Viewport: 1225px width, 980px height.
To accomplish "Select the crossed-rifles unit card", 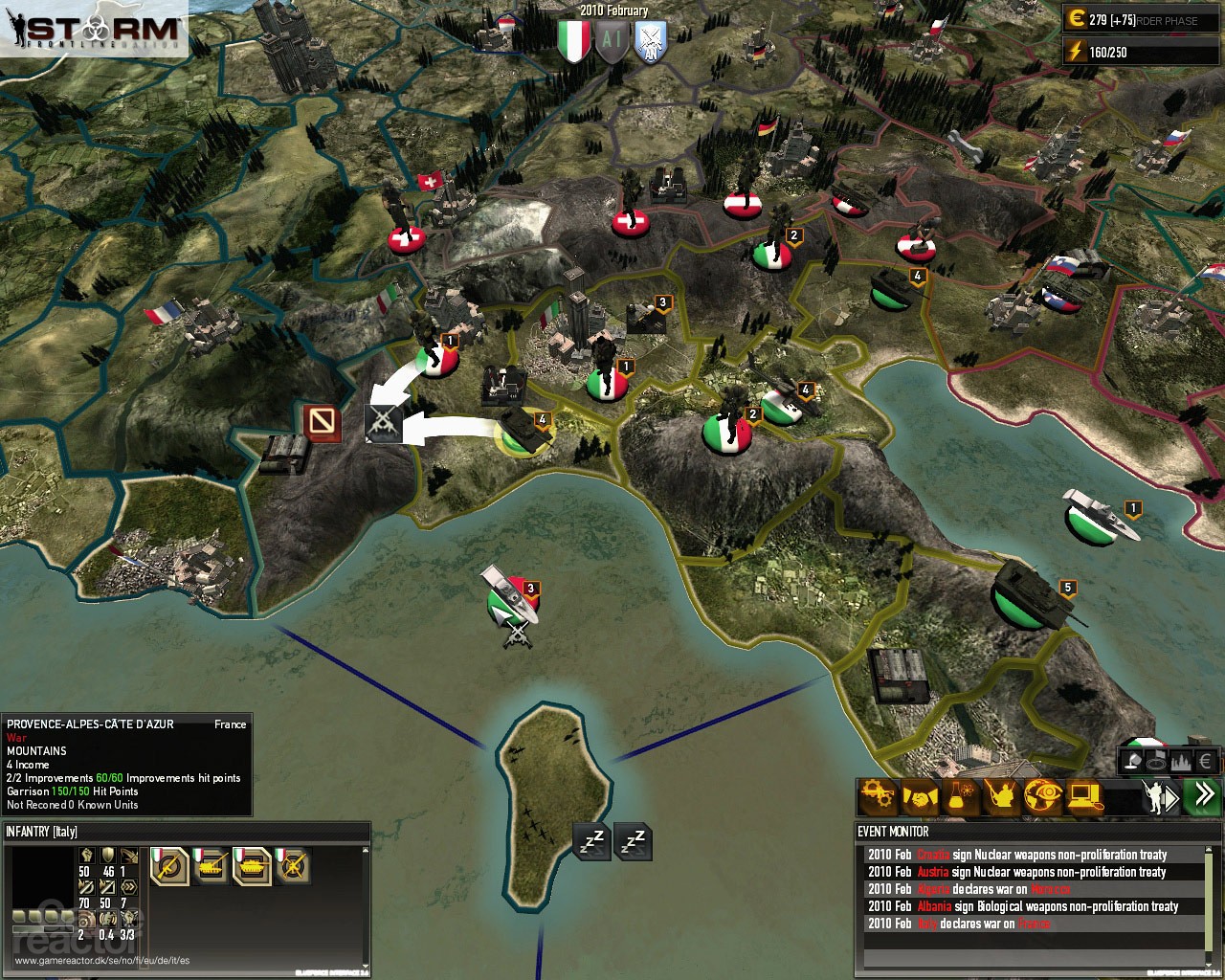I will (293, 866).
